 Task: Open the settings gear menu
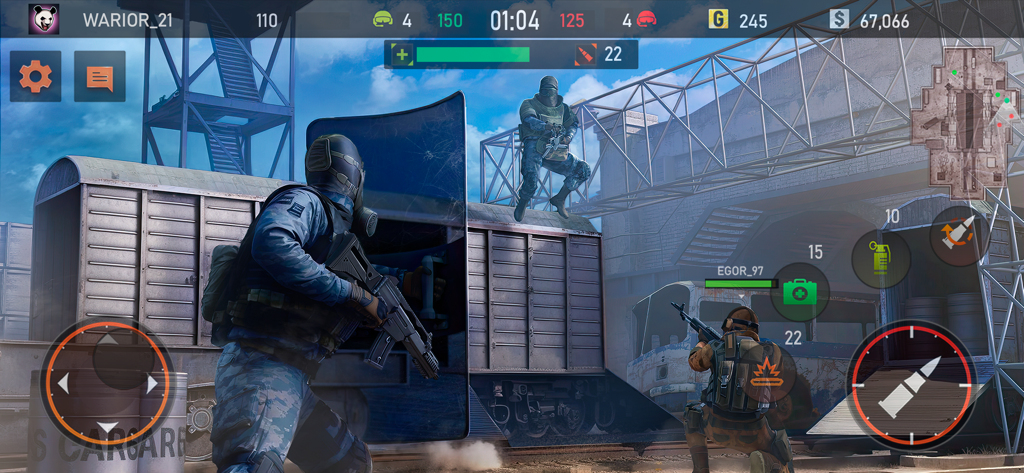coord(36,77)
